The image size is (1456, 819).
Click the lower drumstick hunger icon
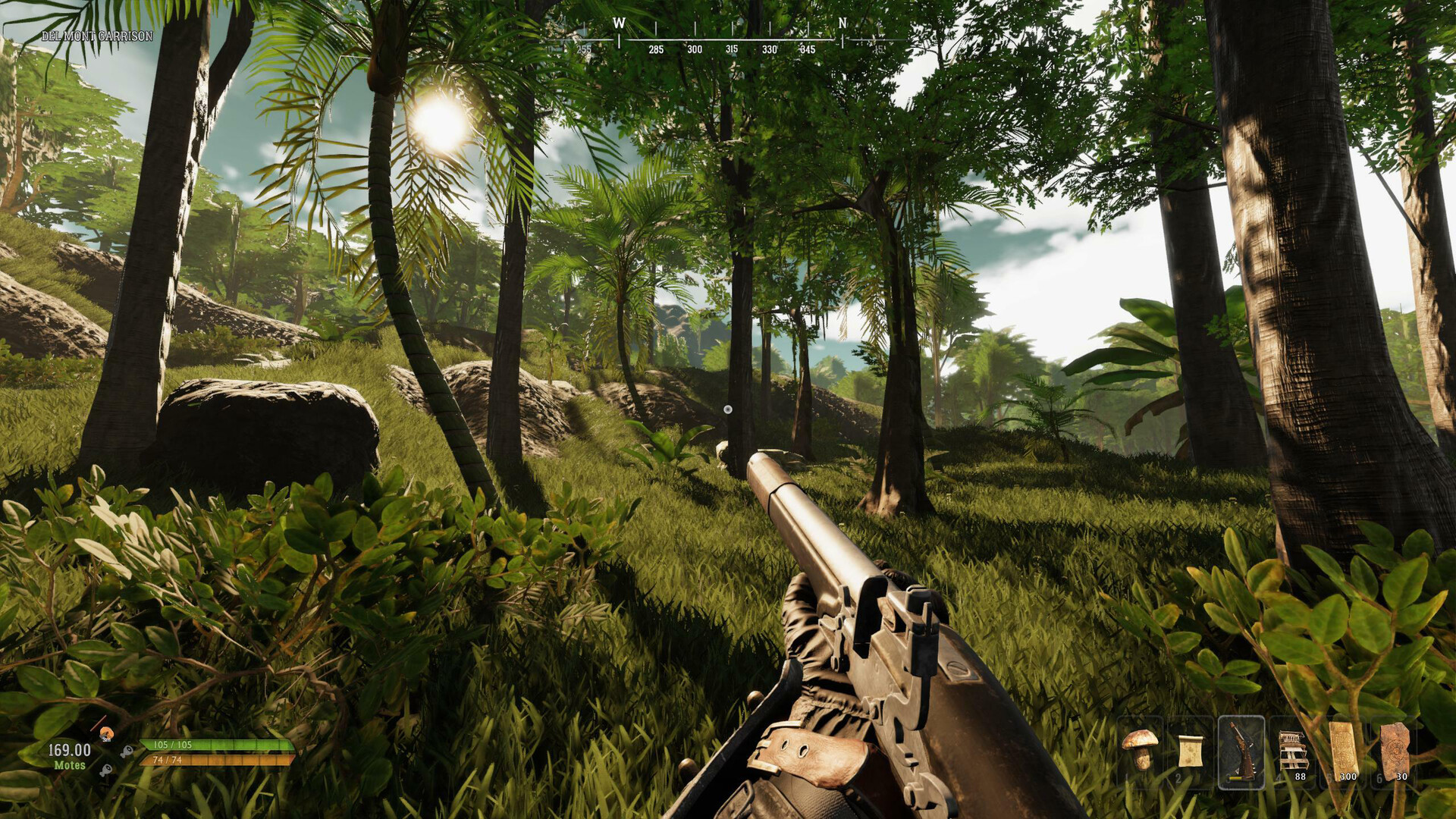(x=107, y=770)
